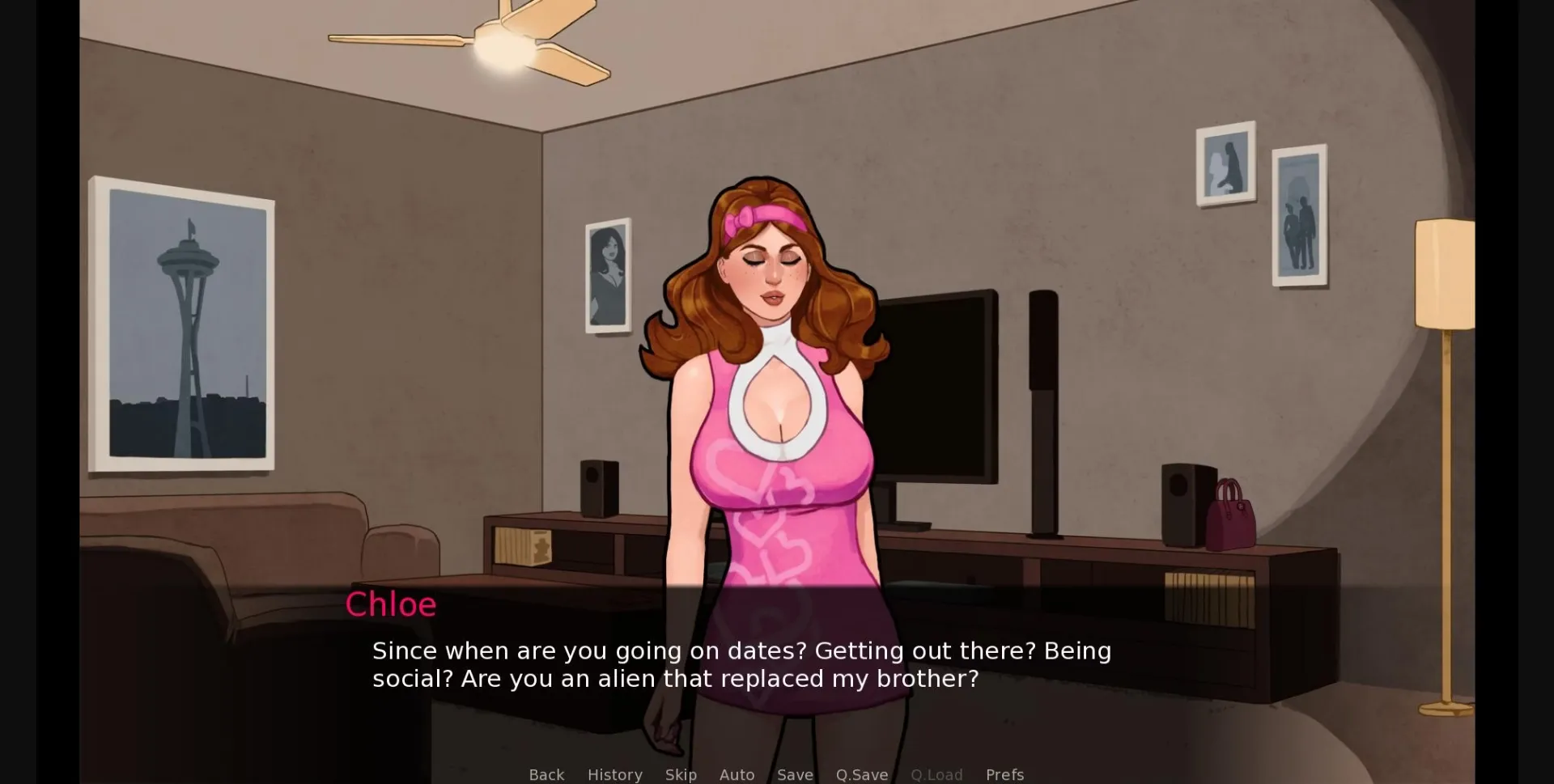Toggle Auto-forward mode
Image resolution: width=1554 pixels, height=784 pixels.
737,774
